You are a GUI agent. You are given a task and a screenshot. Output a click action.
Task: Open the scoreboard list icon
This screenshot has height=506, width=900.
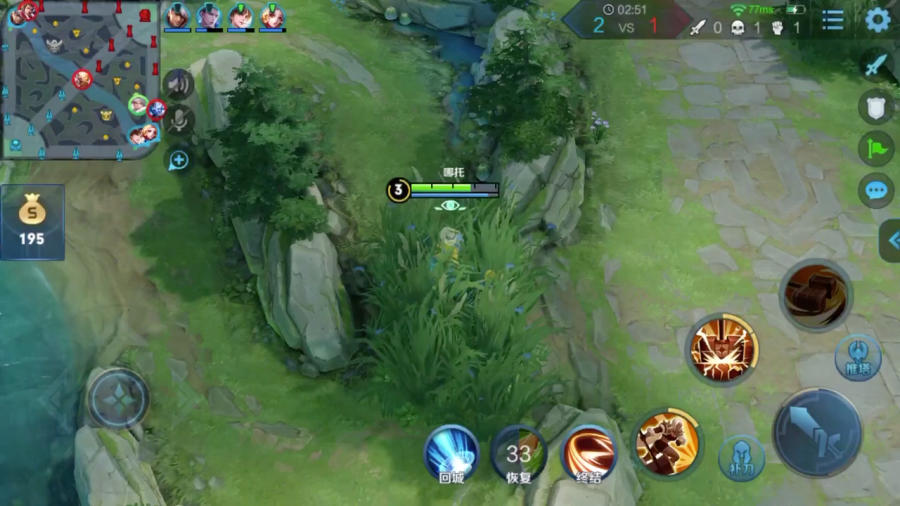(831, 20)
